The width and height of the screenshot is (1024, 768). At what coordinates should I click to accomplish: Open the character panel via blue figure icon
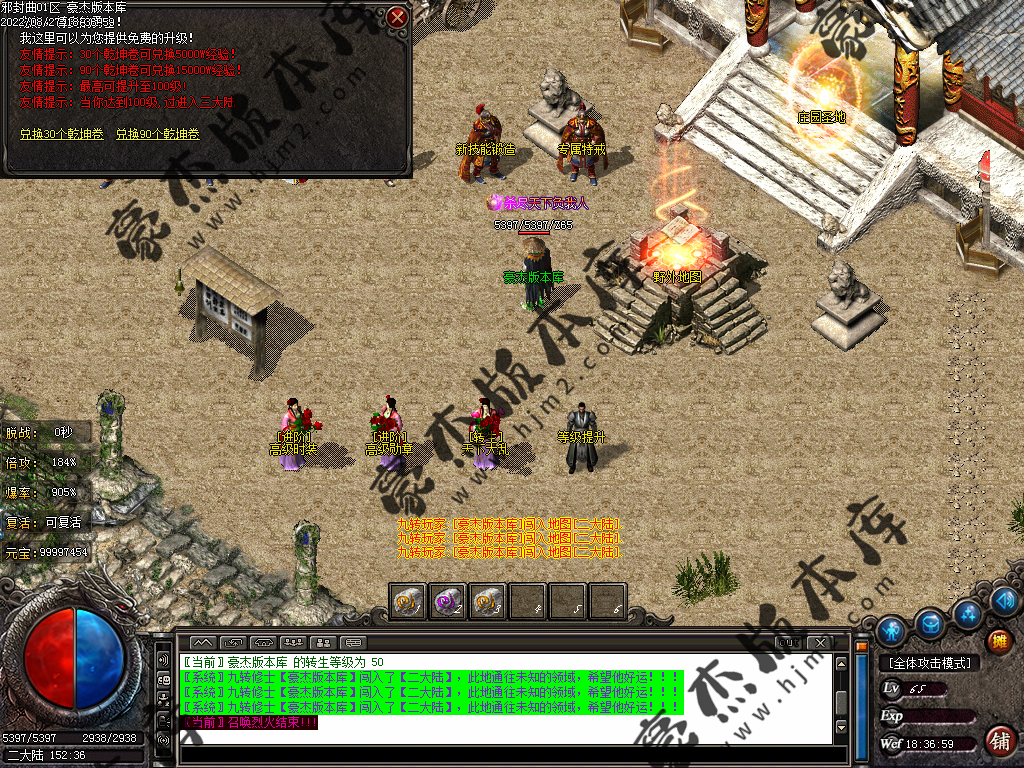coord(891,630)
